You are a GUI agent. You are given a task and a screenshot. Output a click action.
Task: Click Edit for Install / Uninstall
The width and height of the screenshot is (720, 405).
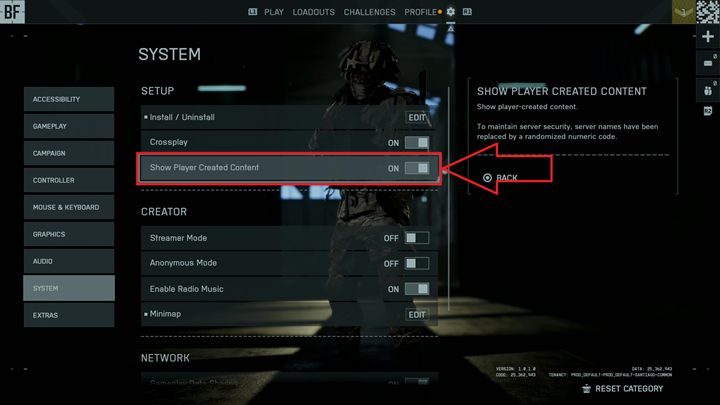click(417, 117)
